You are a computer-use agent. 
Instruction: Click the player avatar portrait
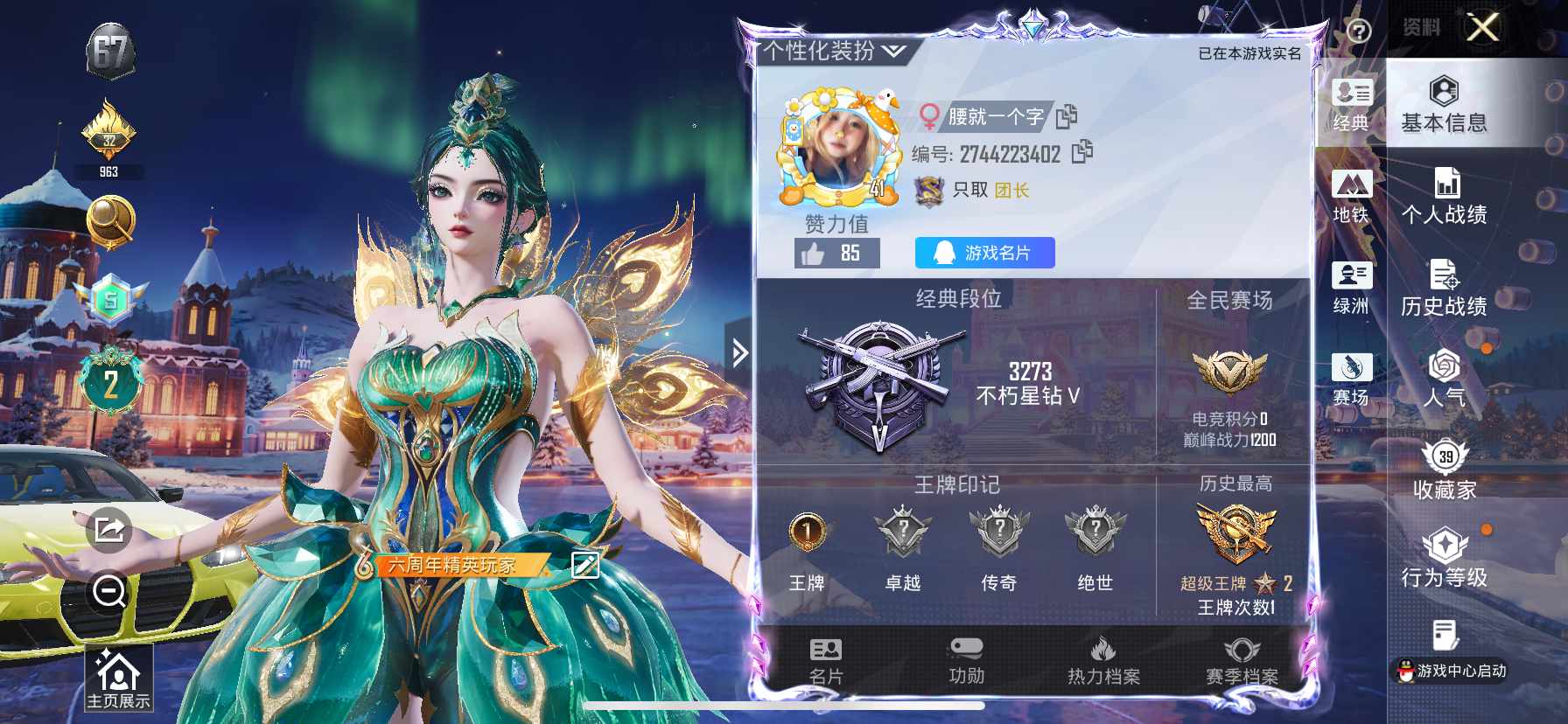[x=835, y=143]
